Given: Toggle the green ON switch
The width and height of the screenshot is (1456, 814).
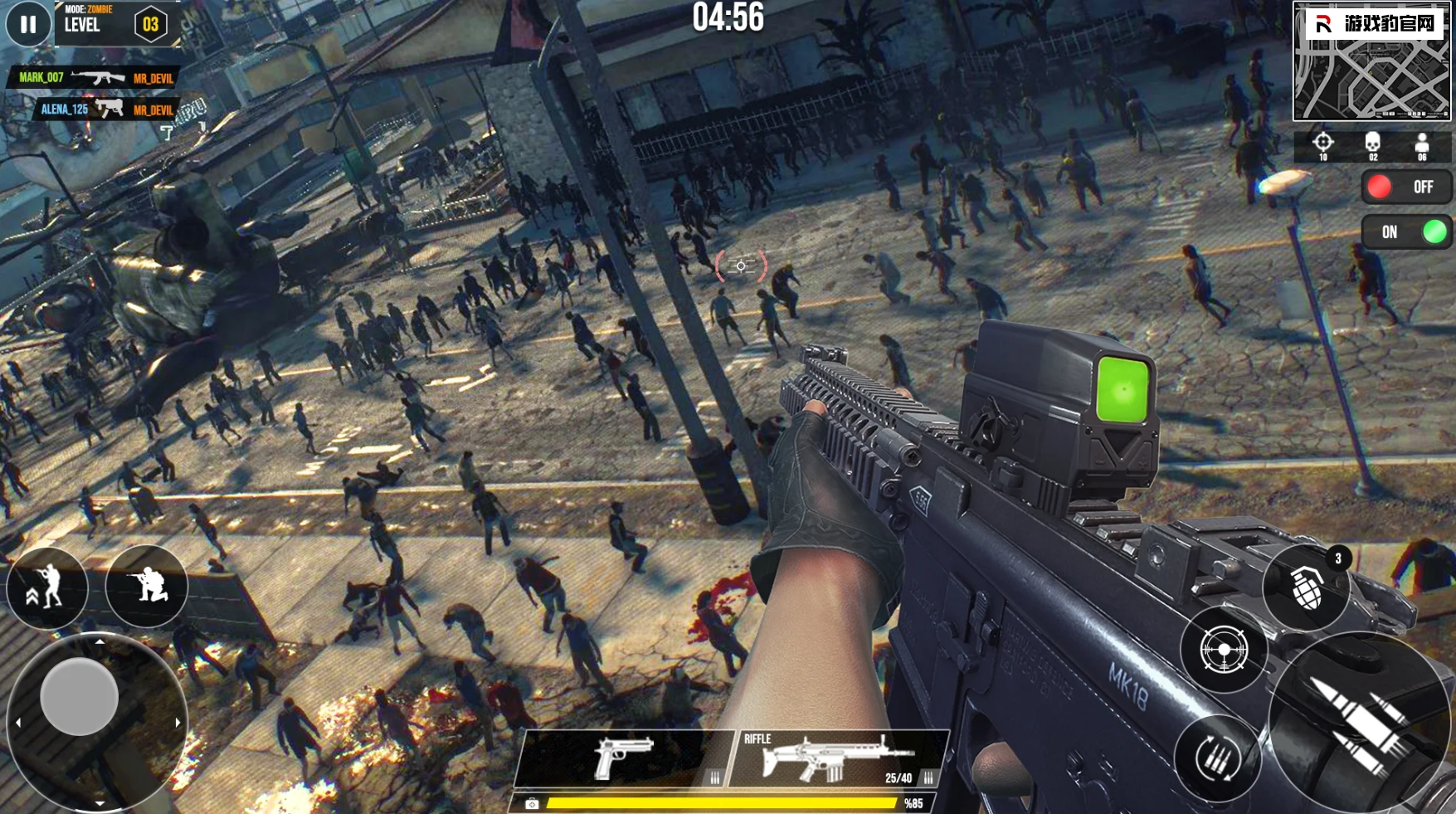Looking at the screenshot, I should 1407,232.
